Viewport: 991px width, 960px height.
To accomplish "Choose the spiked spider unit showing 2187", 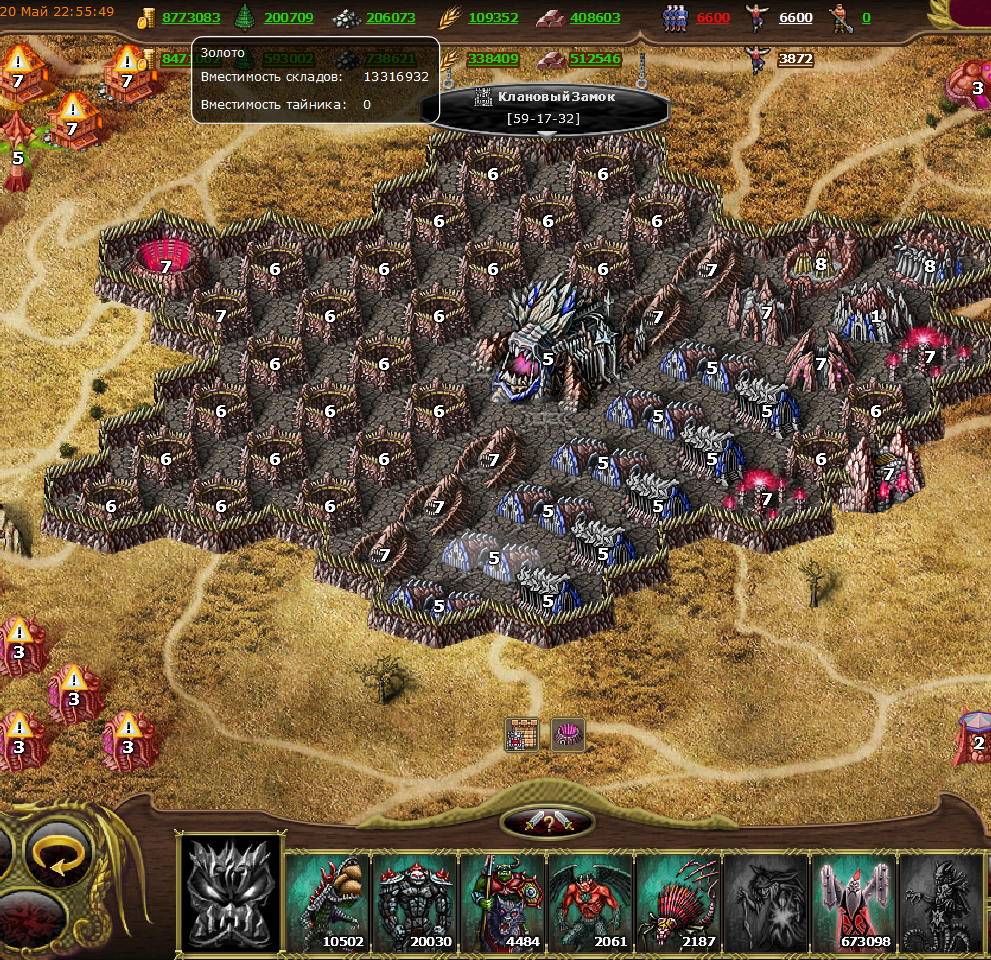I will point(678,902).
